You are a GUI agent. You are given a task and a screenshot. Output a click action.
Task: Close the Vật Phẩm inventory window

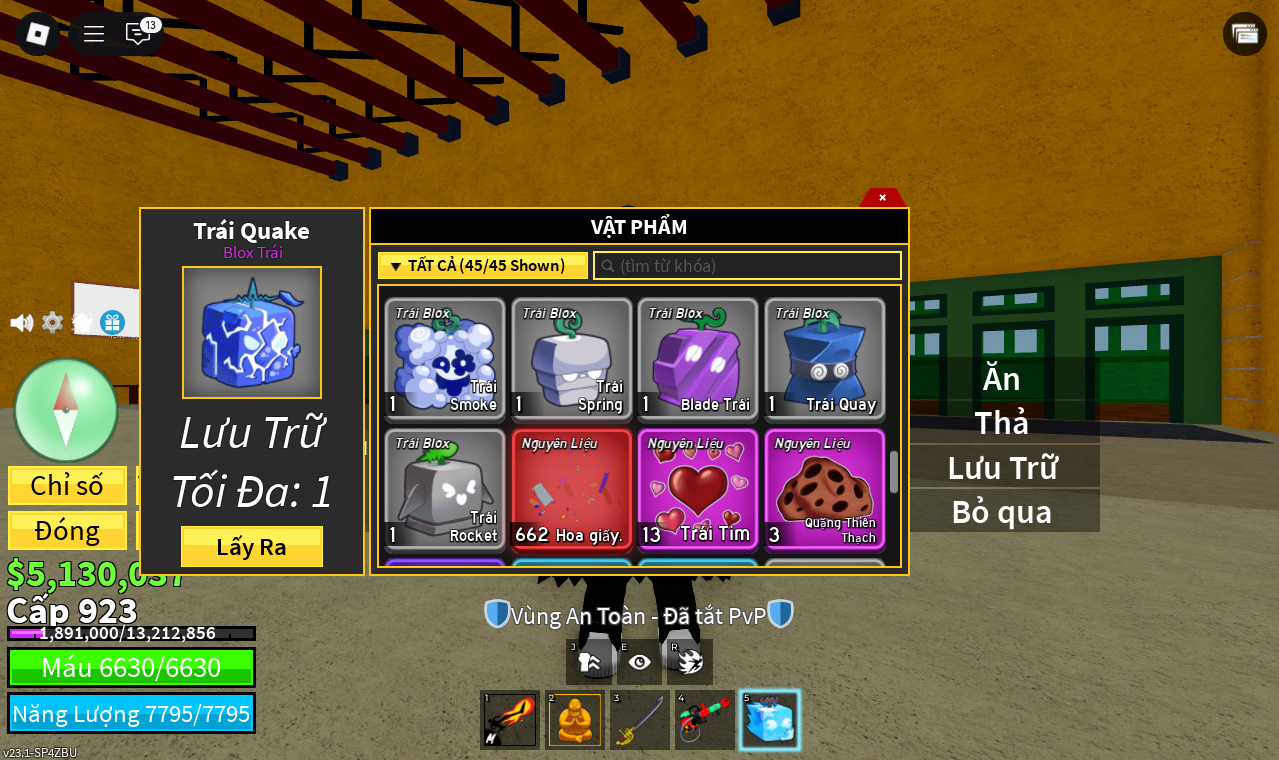coord(882,197)
